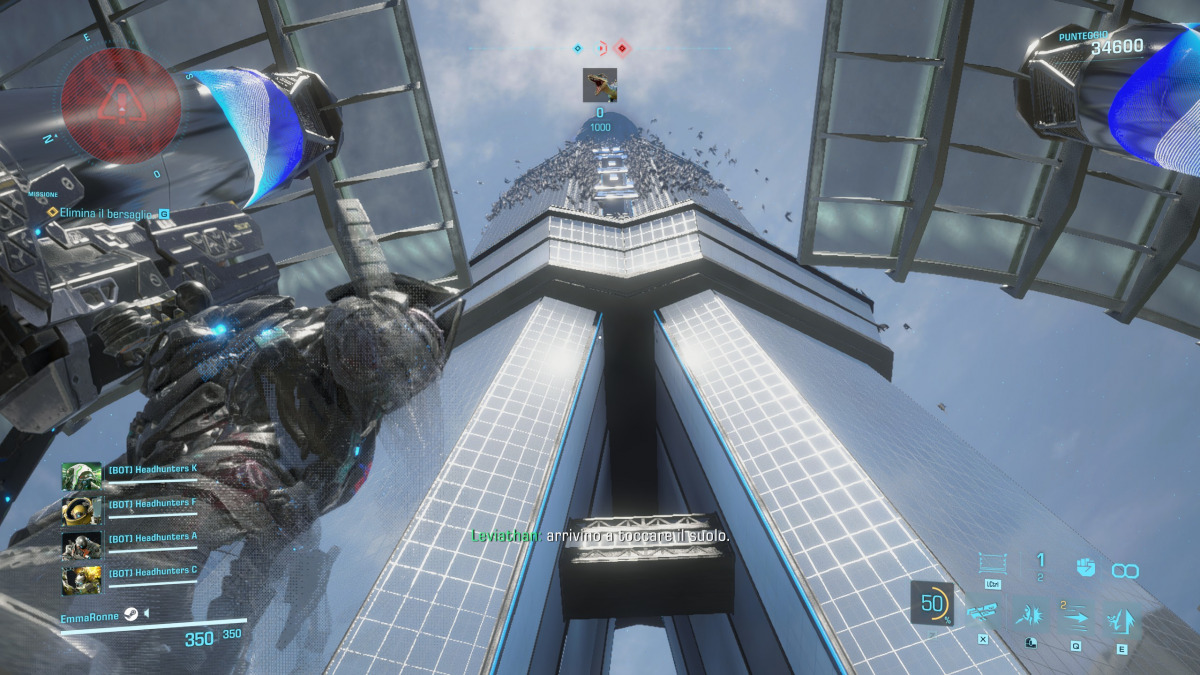Activate the dash arrow ability
Screen dimensions: 1200x675
(1076, 616)
